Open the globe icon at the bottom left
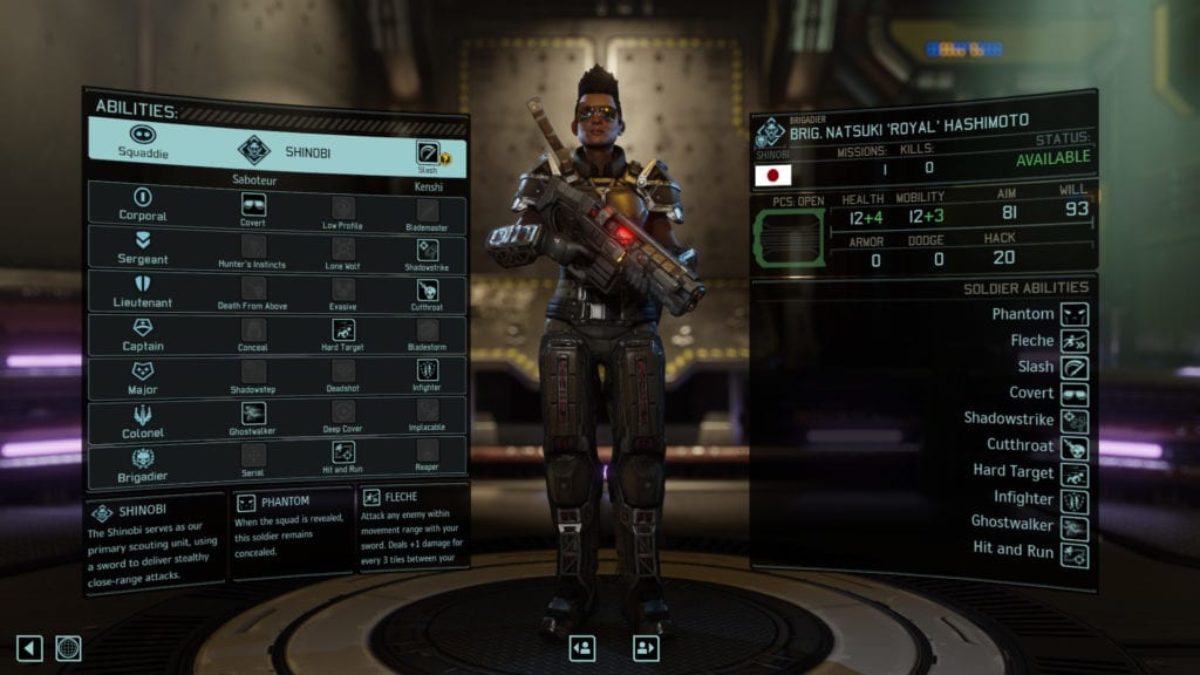 click(68, 648)
